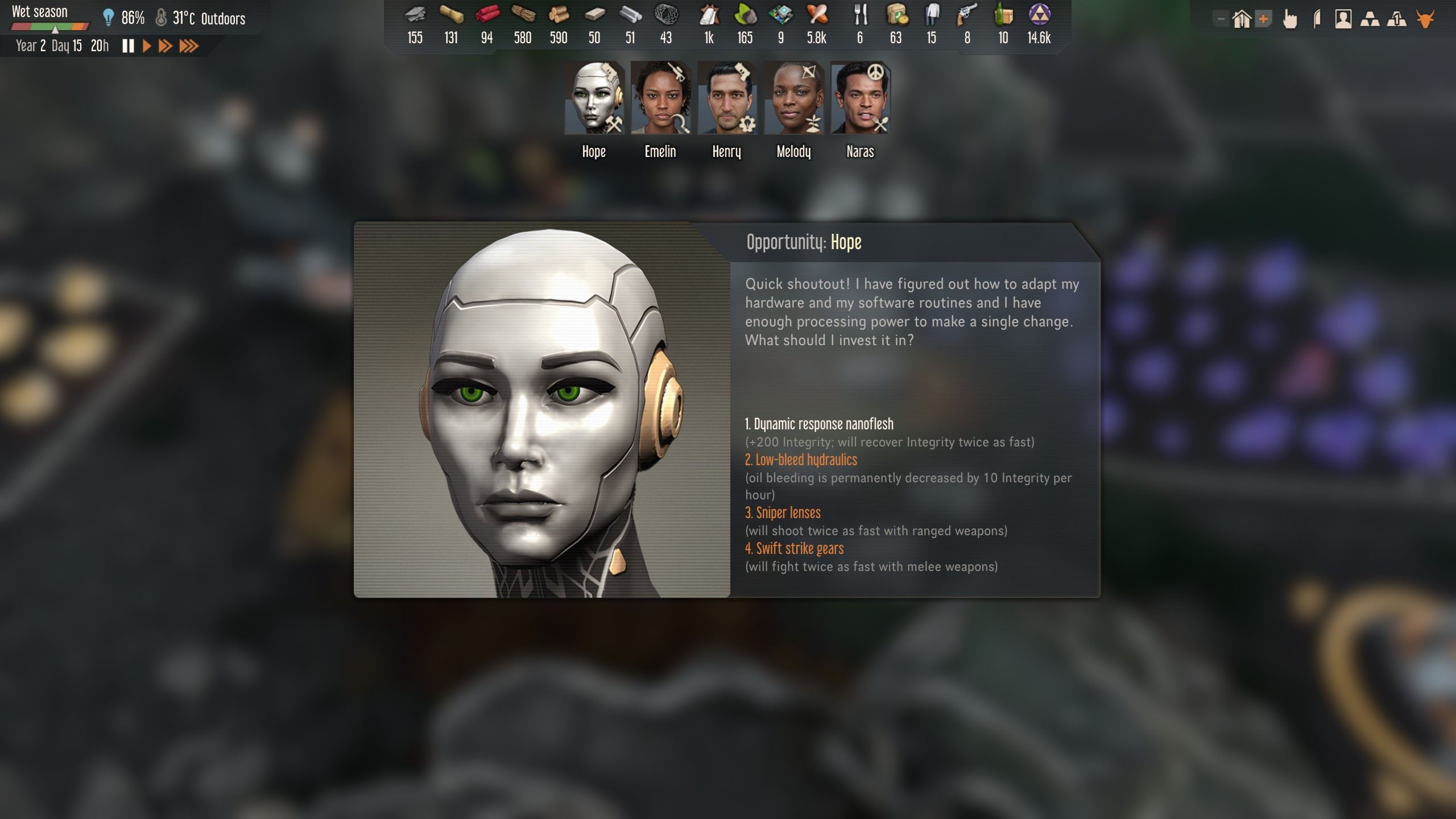Lower the roof view level with minus
Screen dimensions: 1456x819
(x=1221, y=18)
